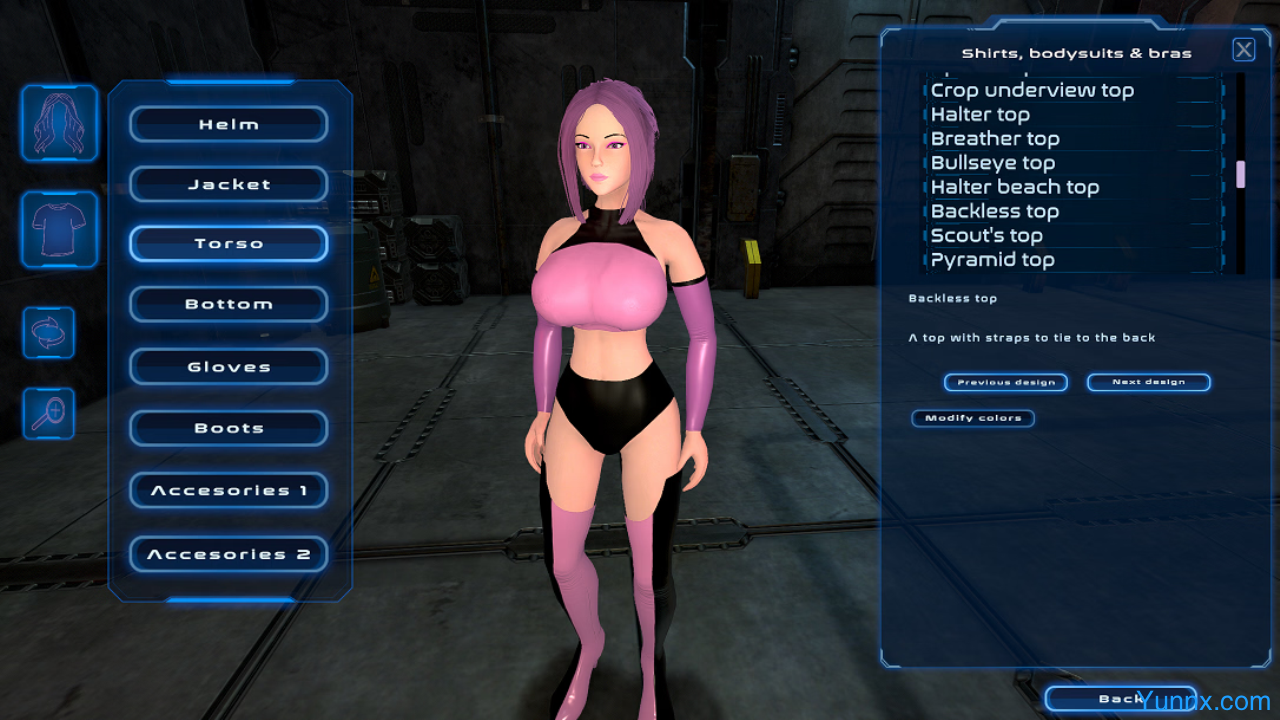Open Modify colors options
The image size is (1280, 720).
click(x=973, y=418)
